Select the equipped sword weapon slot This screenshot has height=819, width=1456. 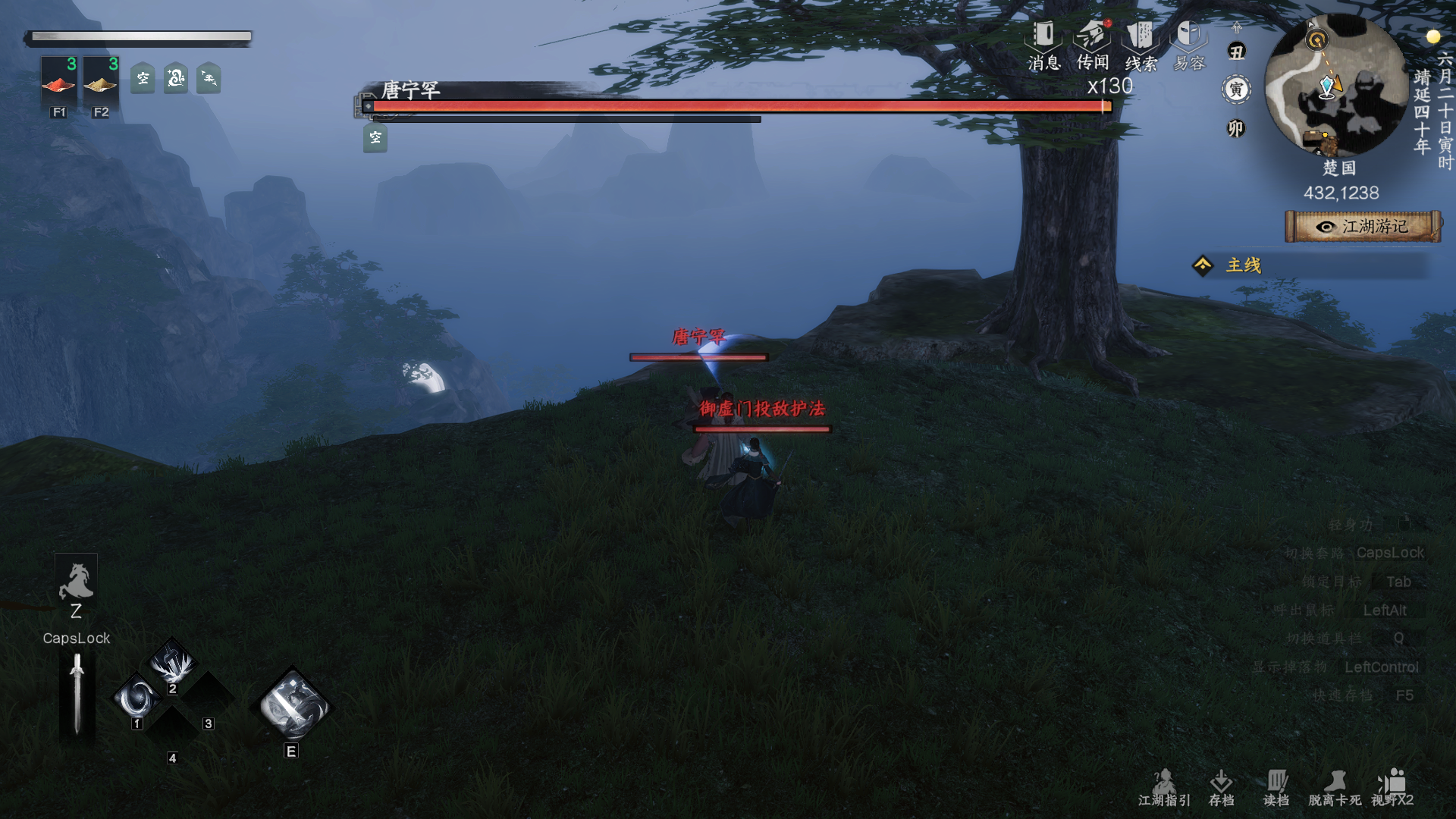click(x=77, y=695)
